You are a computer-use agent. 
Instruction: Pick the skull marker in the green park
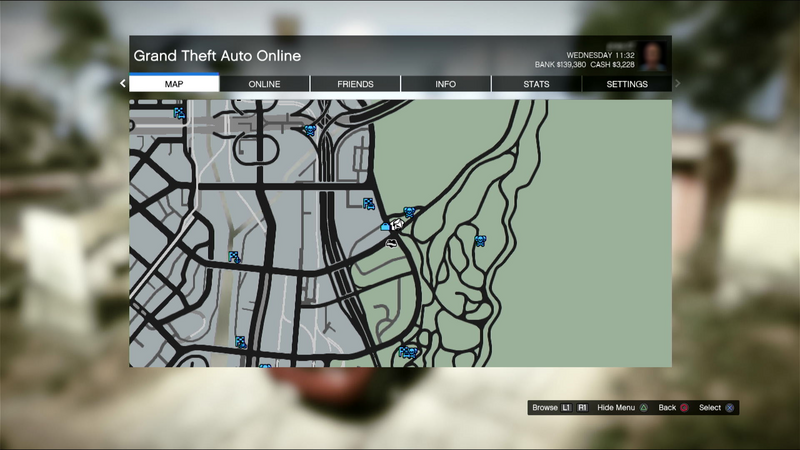coord(480,240)
